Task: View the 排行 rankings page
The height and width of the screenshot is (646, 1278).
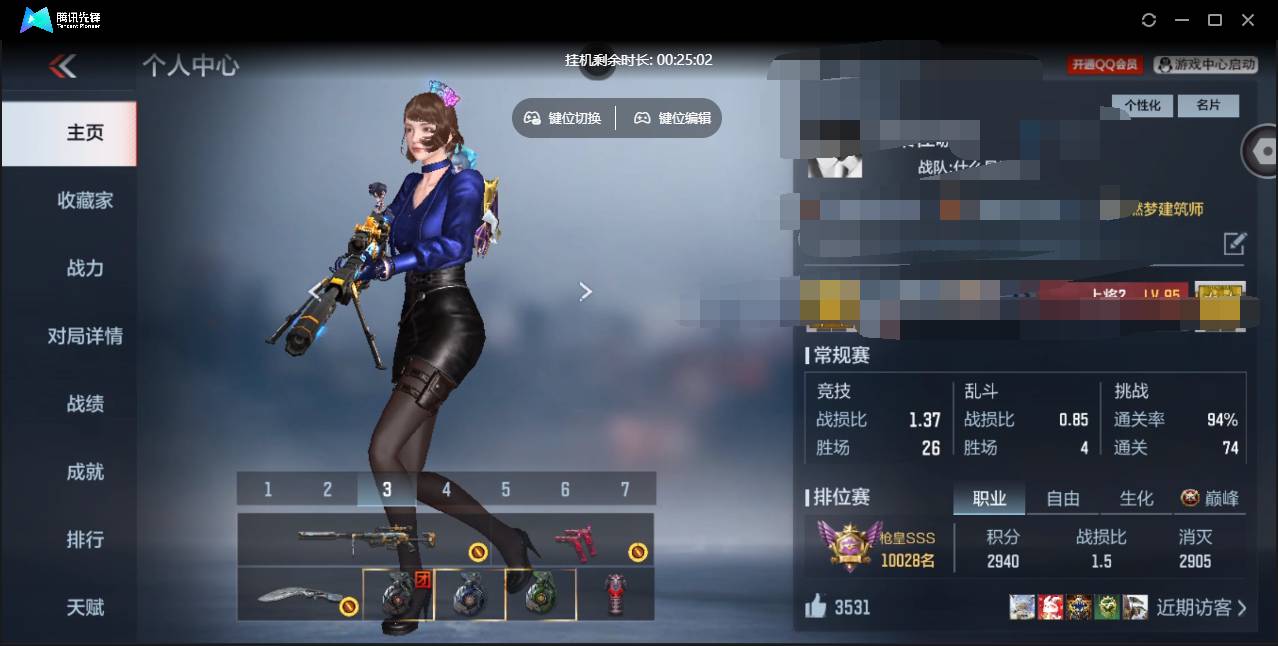Action: tap(85, 540)
